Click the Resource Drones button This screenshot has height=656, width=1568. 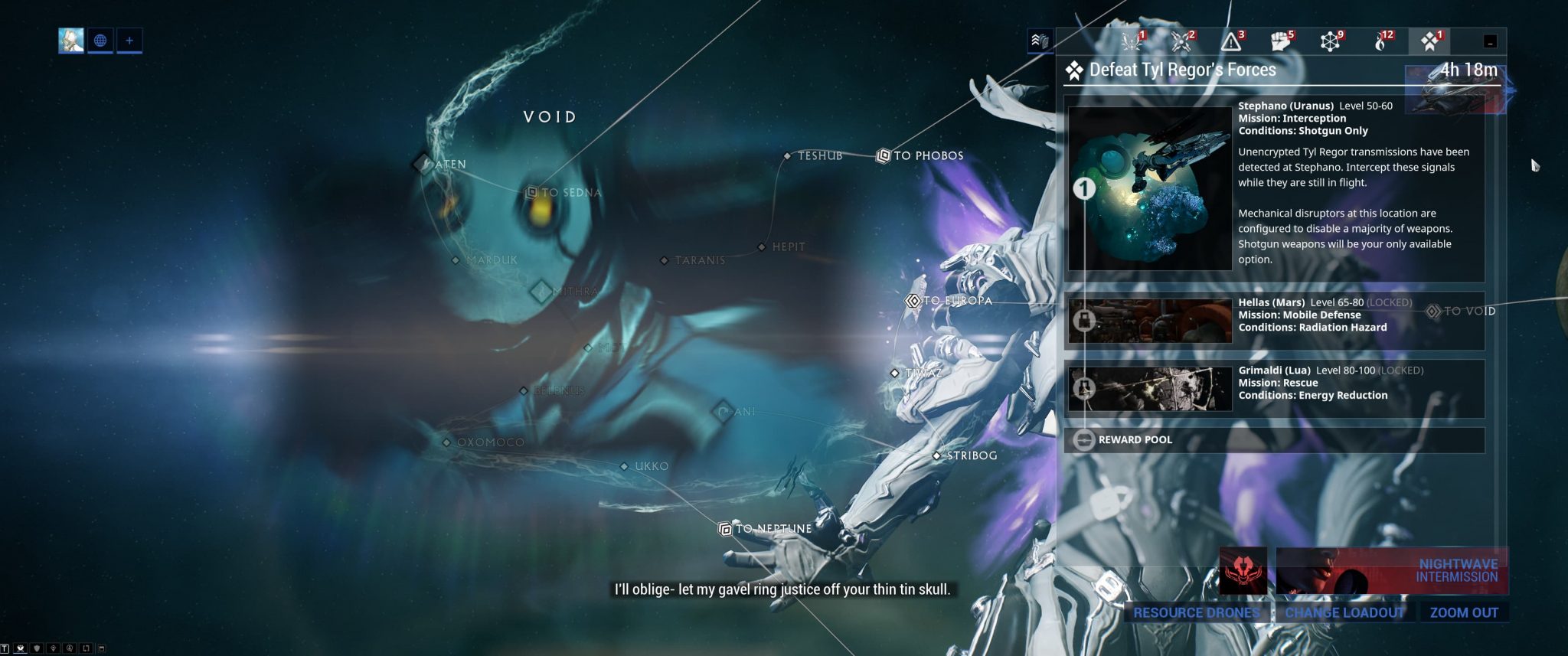coord(1197,612)
